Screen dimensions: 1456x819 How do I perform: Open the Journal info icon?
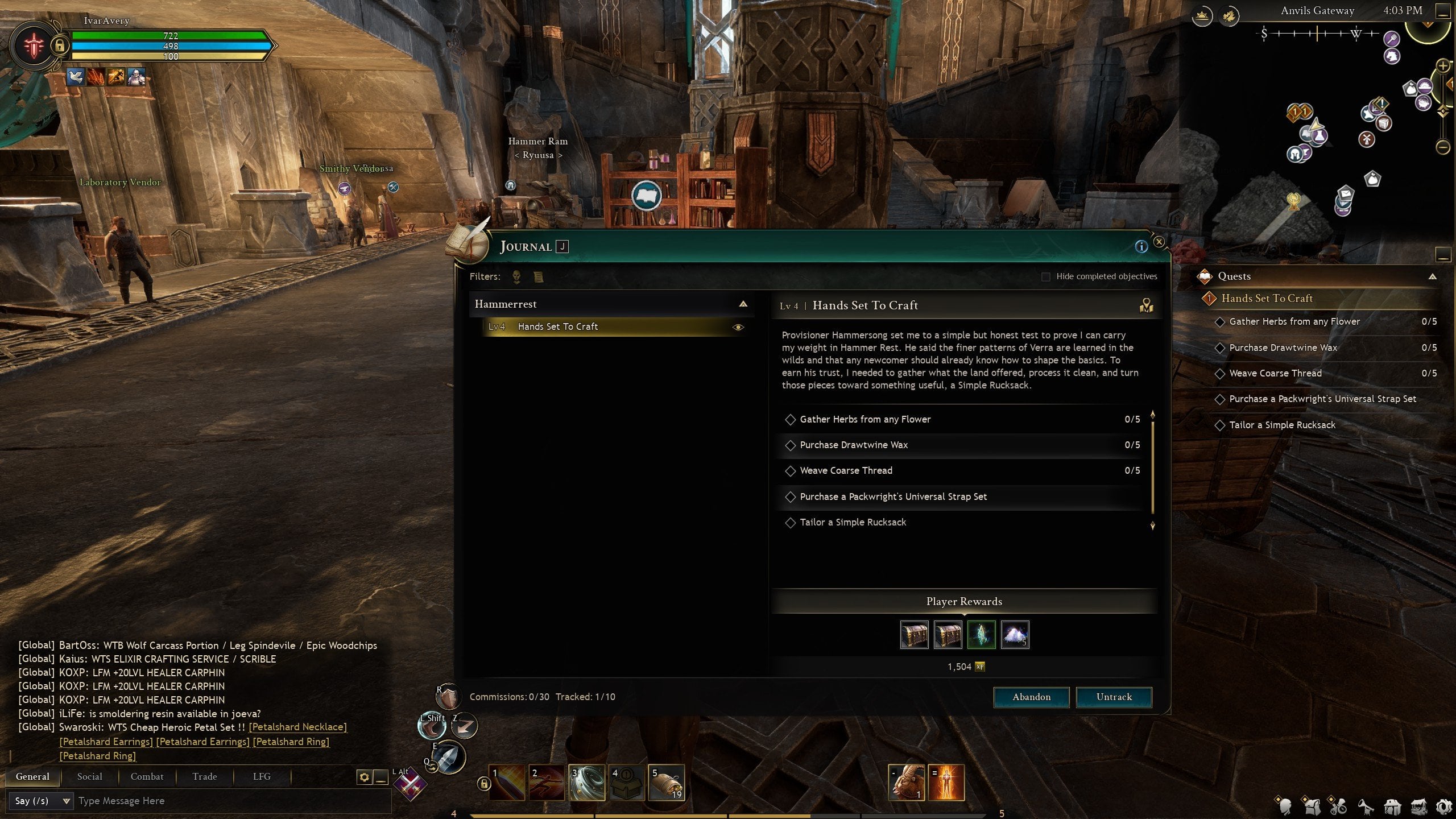(1141, 246)
